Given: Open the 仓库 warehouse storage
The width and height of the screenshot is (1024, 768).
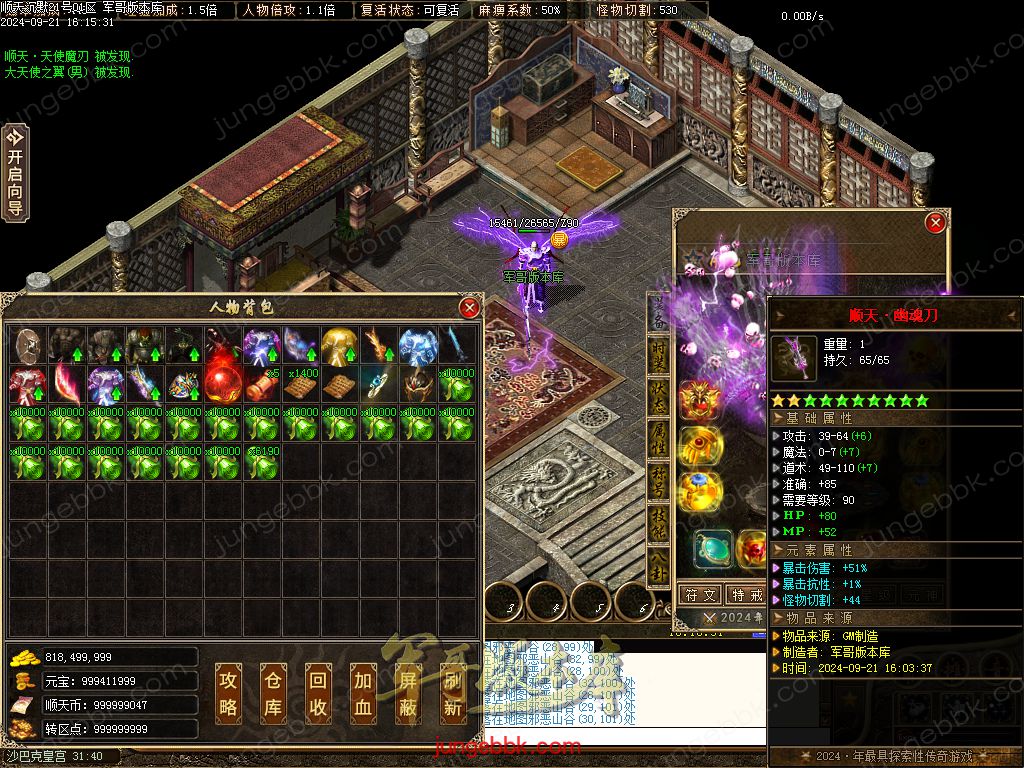Looking at the screenshot, I should click(273, 694).
